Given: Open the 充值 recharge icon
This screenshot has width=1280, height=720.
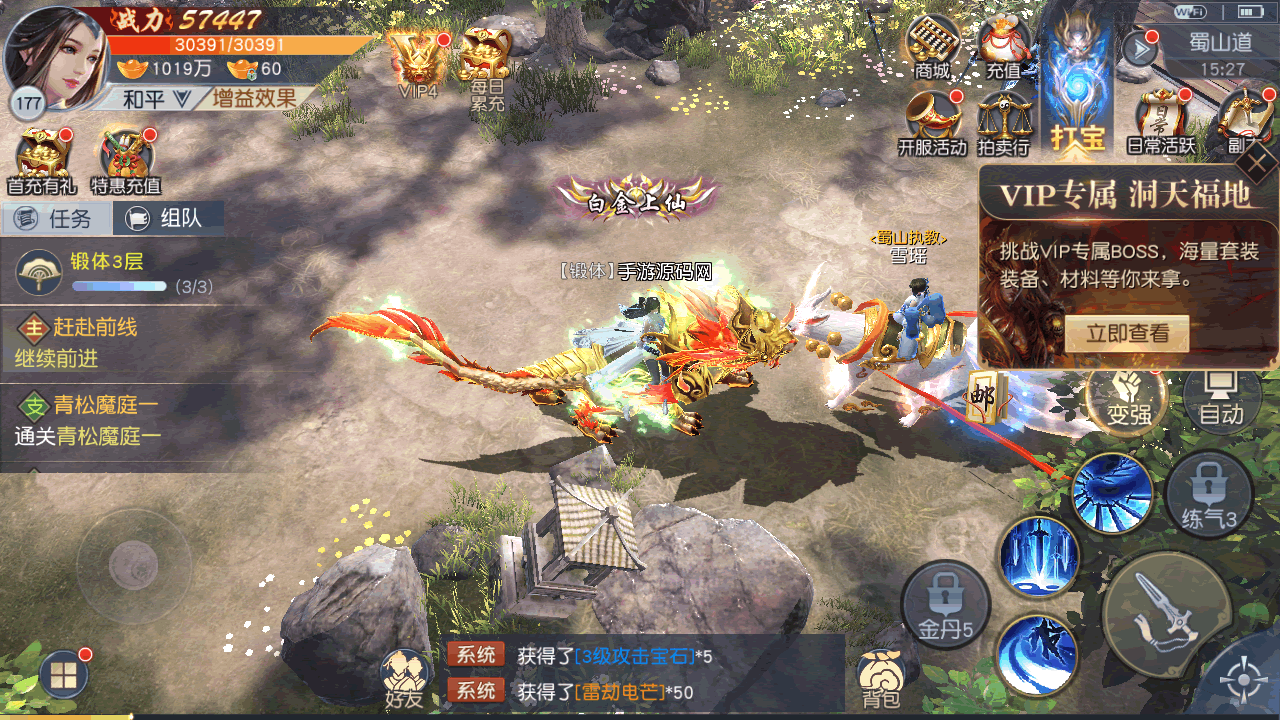Looking at the screenshot, I should coord(1003,48).
